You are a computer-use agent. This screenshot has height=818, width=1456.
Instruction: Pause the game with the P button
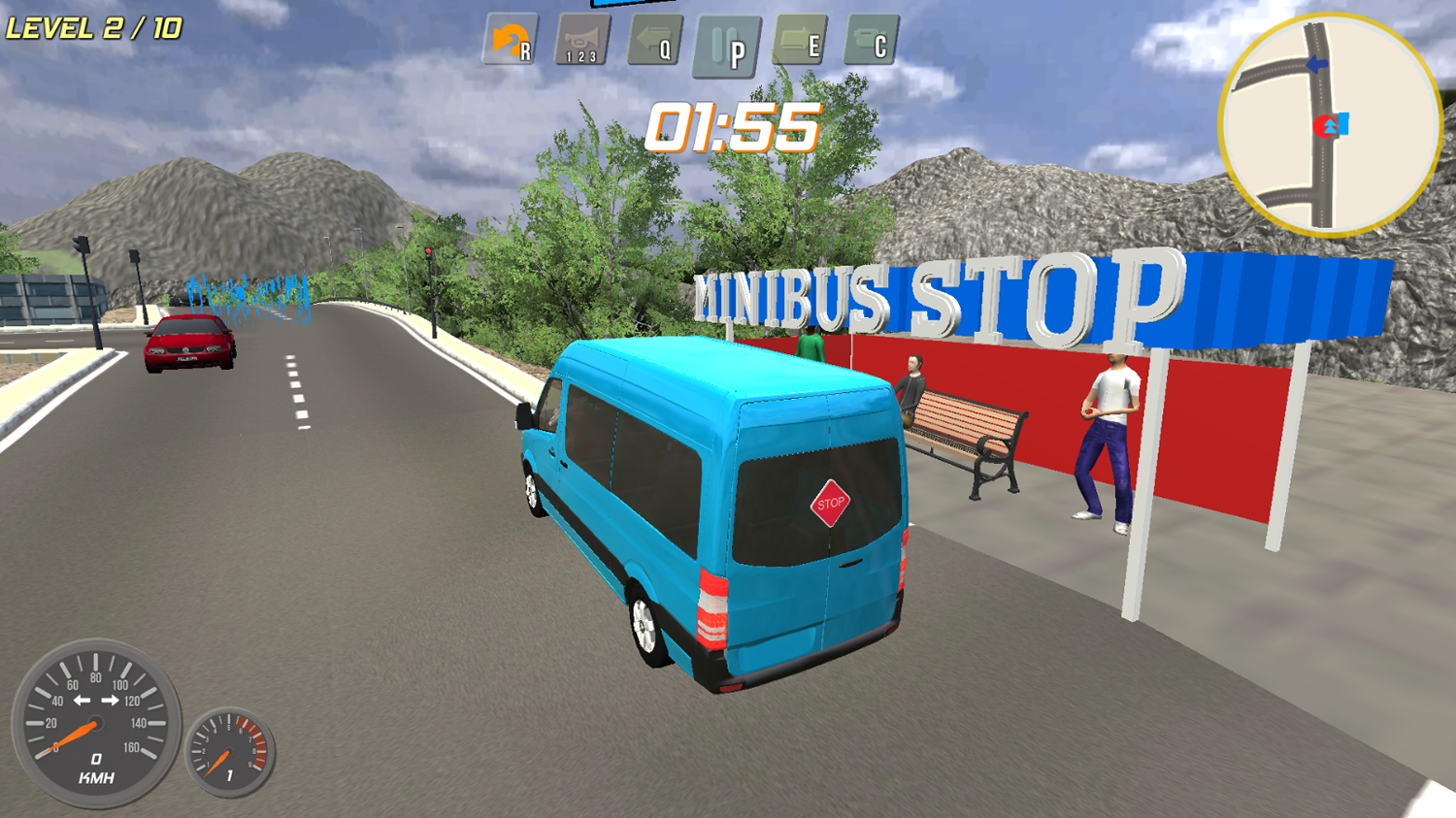pyautogui.click(x=729, y=41)
